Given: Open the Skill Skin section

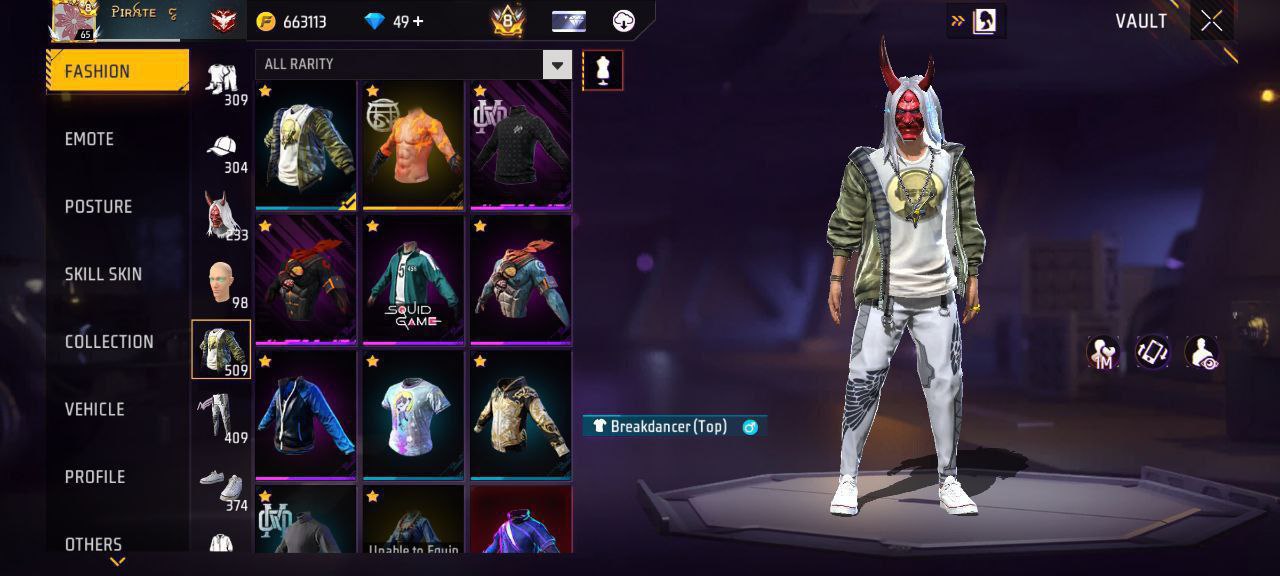Looking at the screenshot, I should [103, 274].
